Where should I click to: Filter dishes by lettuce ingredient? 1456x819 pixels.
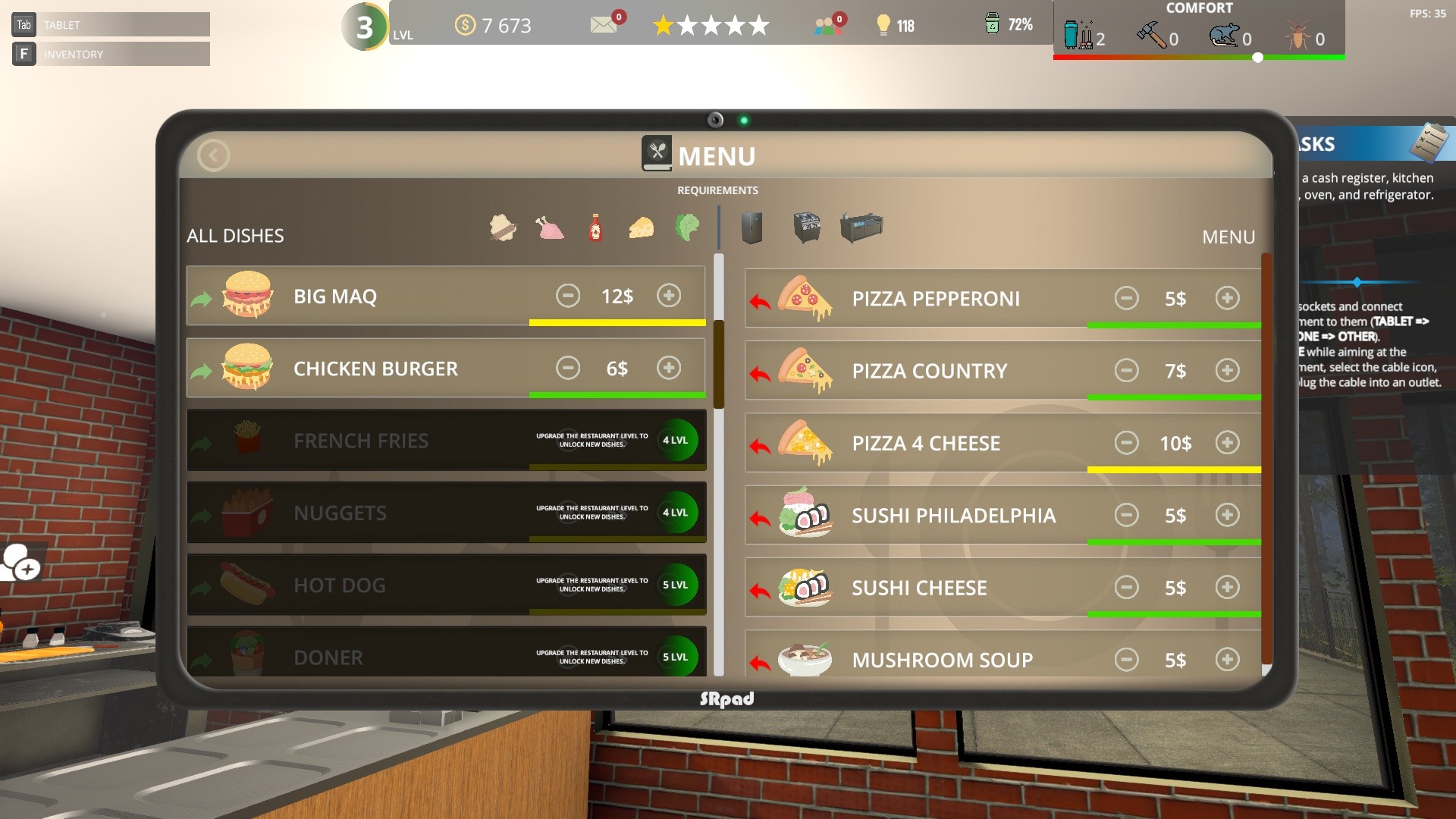click(687, 227)
